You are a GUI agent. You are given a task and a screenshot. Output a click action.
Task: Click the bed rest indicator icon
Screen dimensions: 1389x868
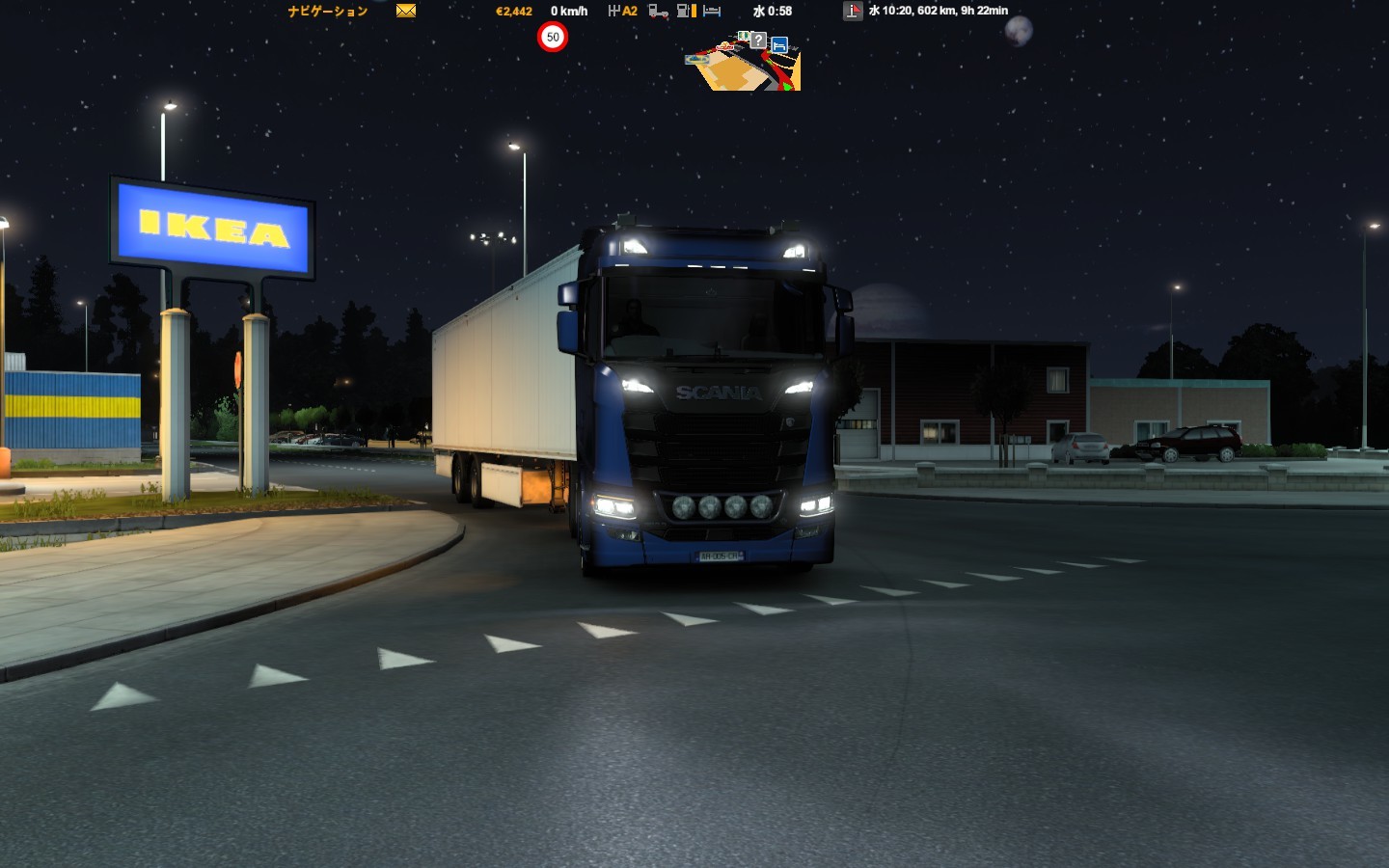click(x=712, y=11)
